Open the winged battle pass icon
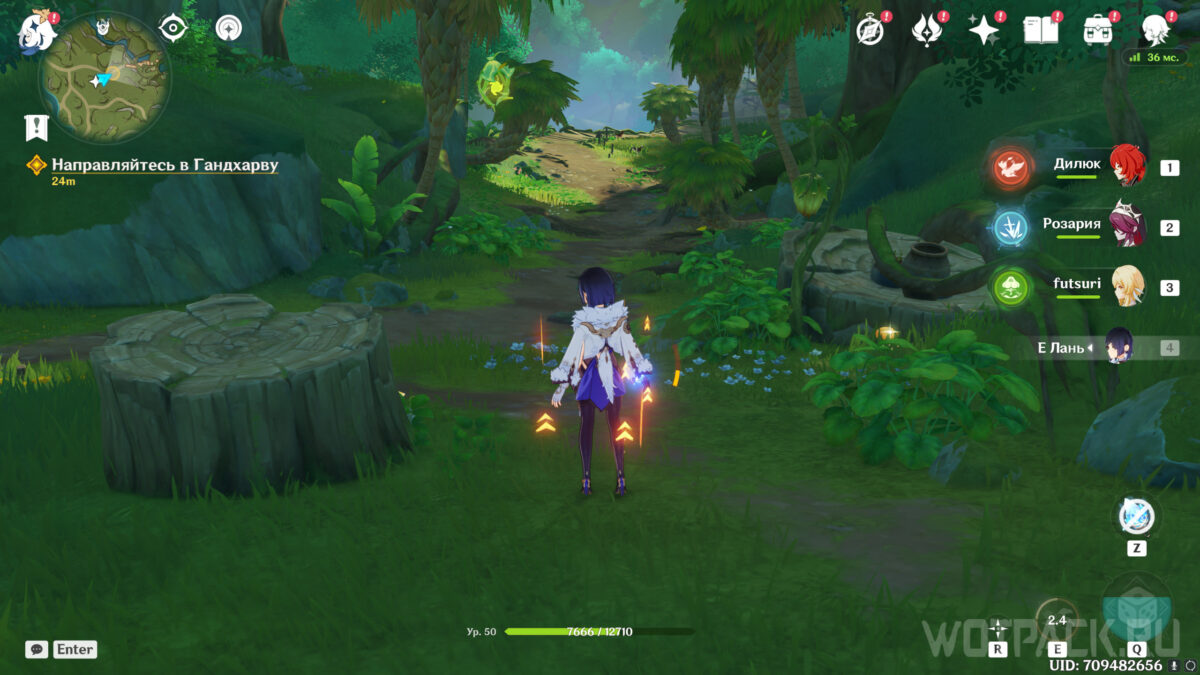 pyautogui.click(x=927, y=31)
